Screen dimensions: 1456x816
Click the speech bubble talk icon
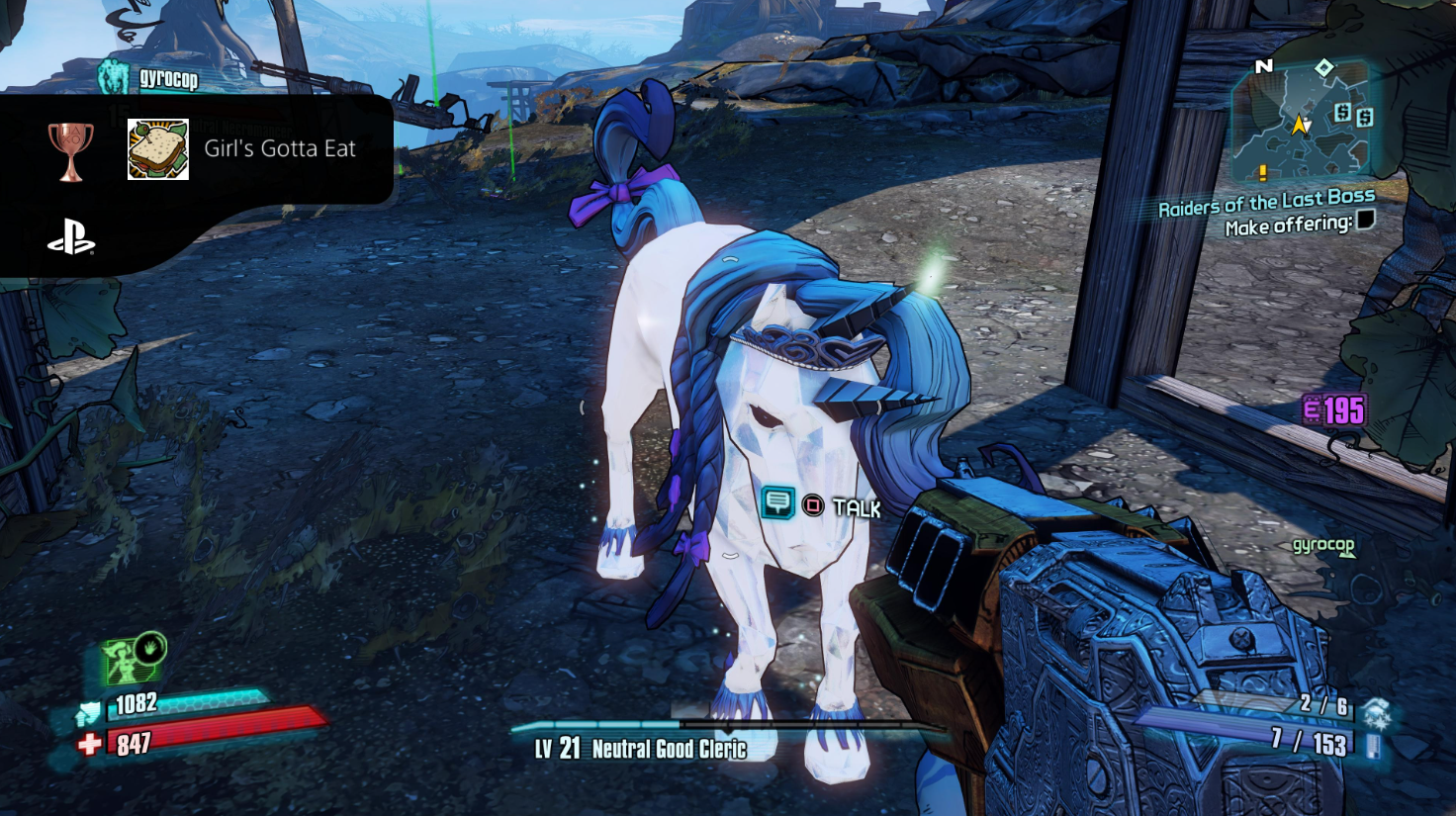[777, 503]
